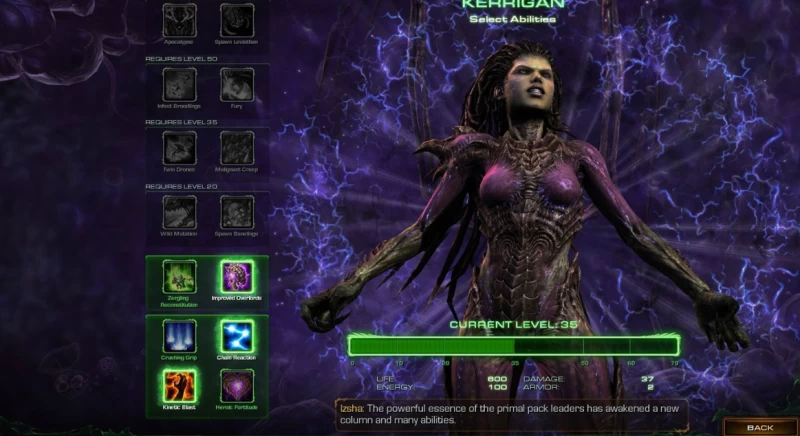
Task: Select the Chain Reaction ability
Action: (x=238, y=336)
